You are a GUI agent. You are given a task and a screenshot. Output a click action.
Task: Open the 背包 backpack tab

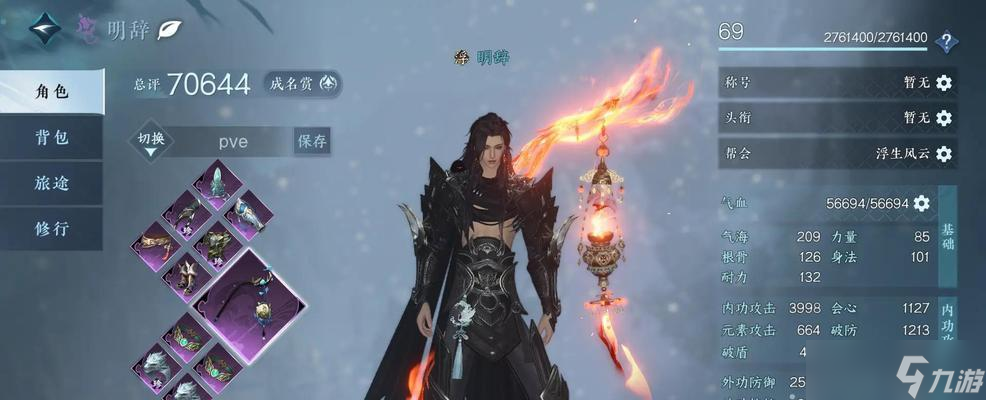click(52, 138)
